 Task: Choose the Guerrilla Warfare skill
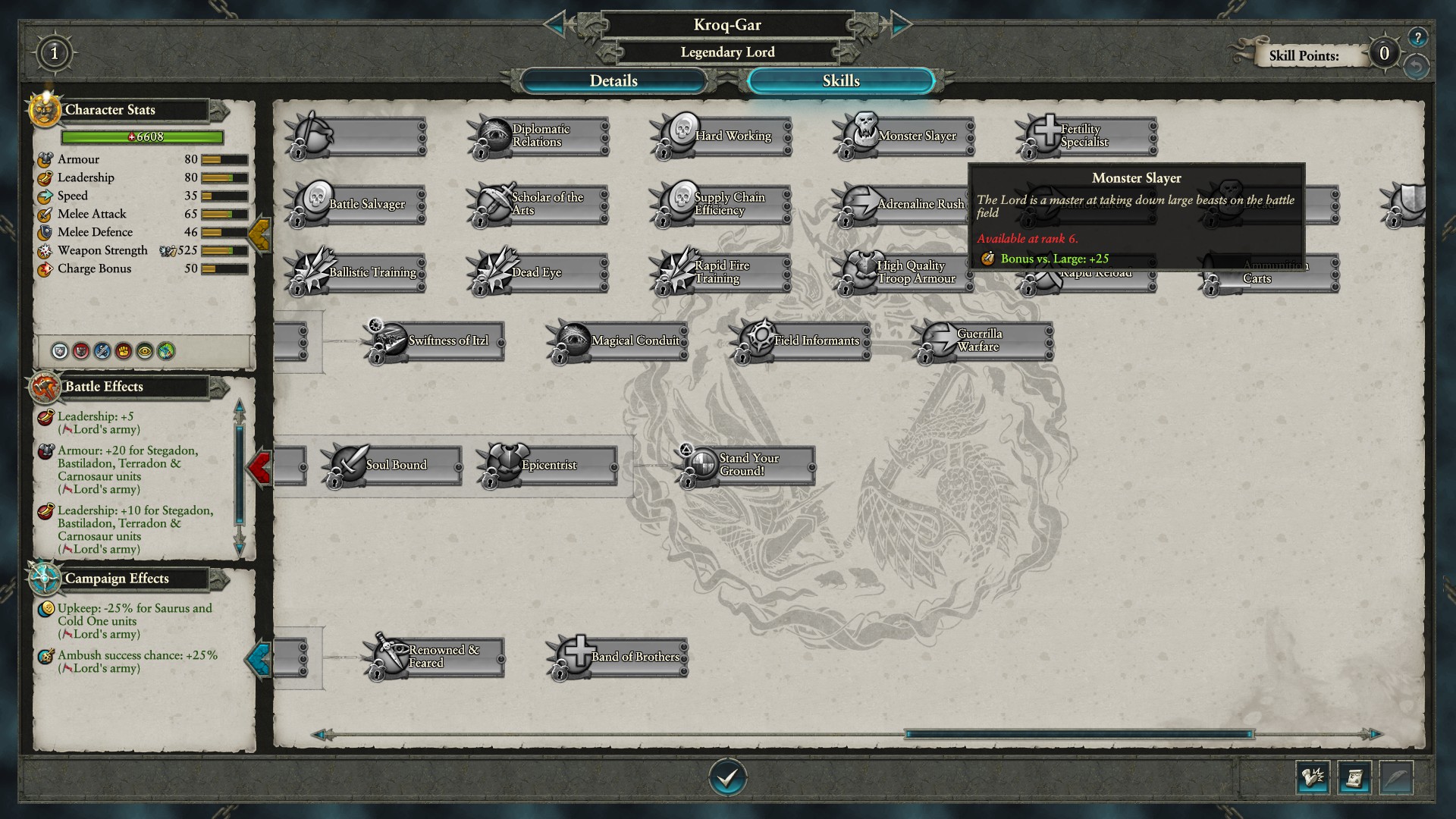coord(984,341)
